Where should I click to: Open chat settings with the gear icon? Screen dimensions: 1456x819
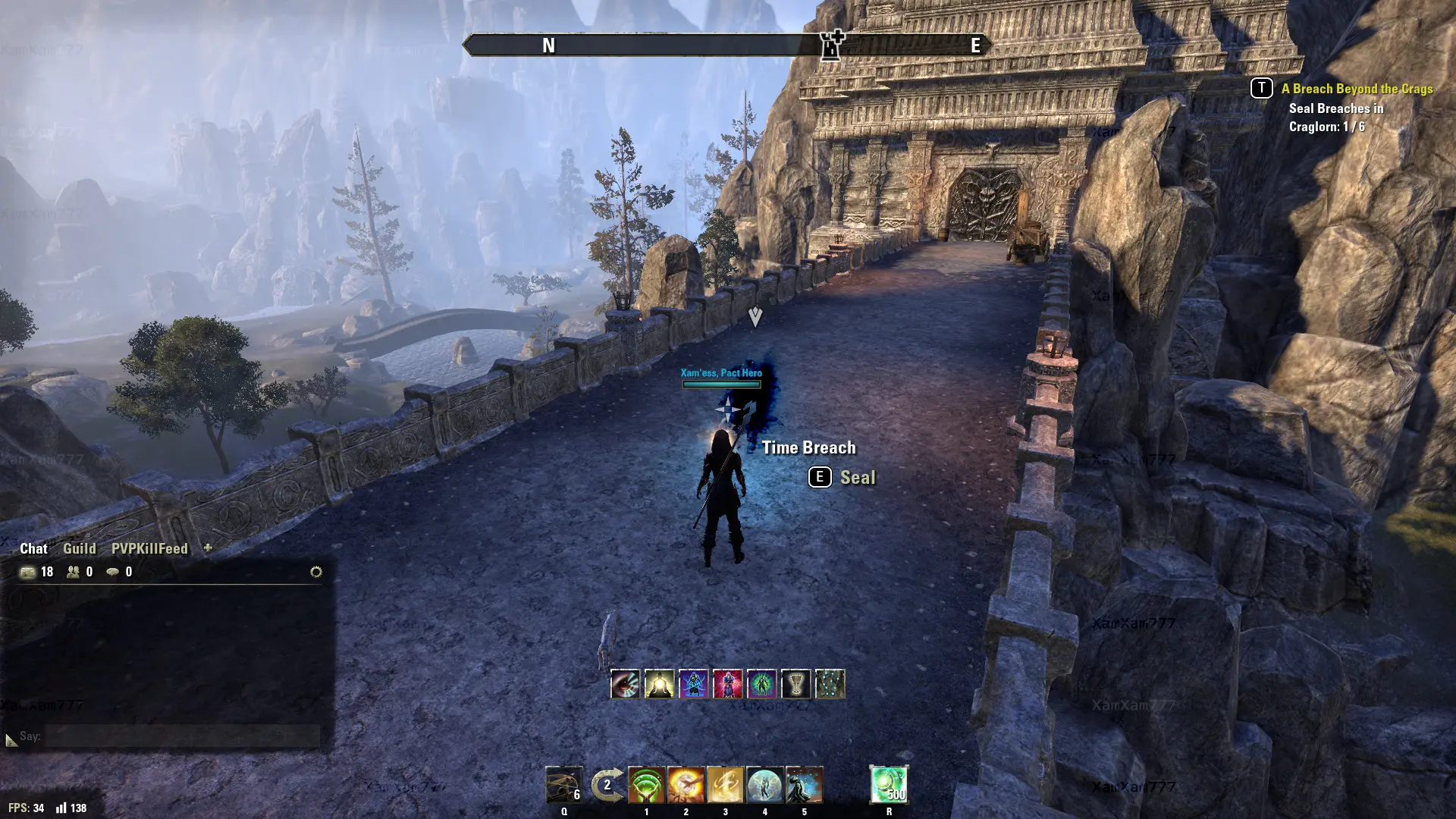[x=316, y=572]
